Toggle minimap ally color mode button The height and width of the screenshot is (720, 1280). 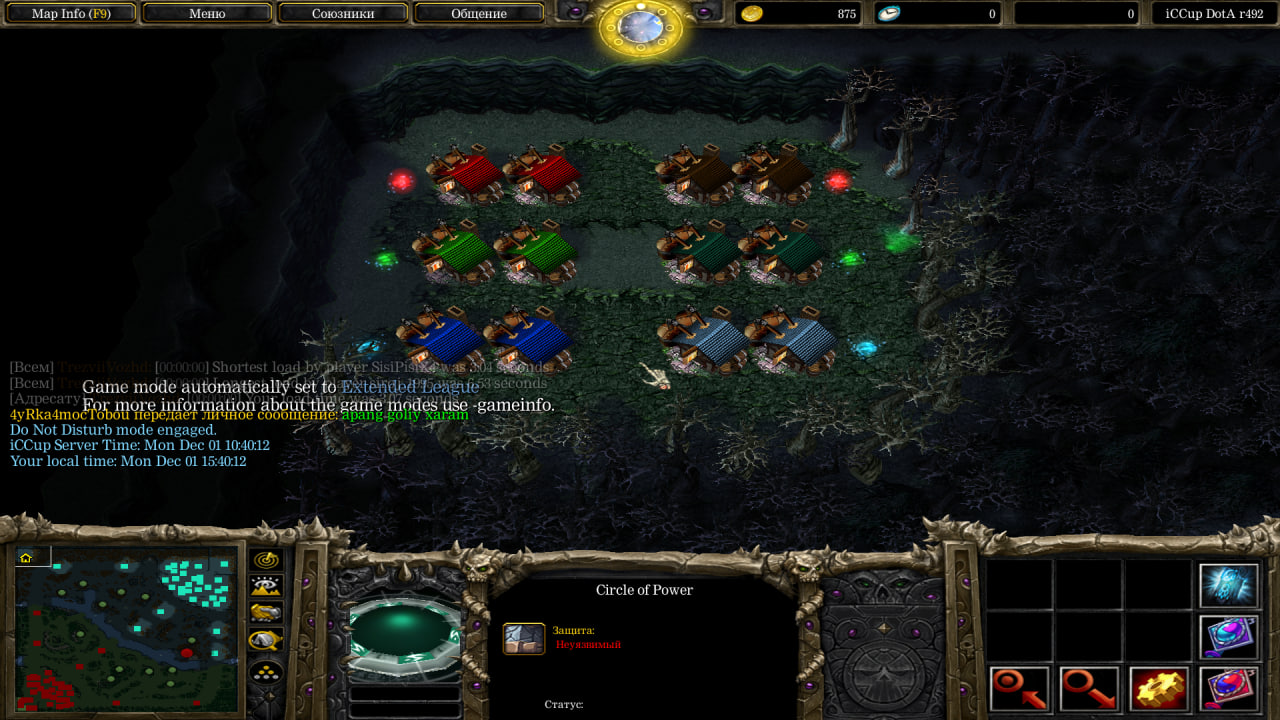pos(266,613)
